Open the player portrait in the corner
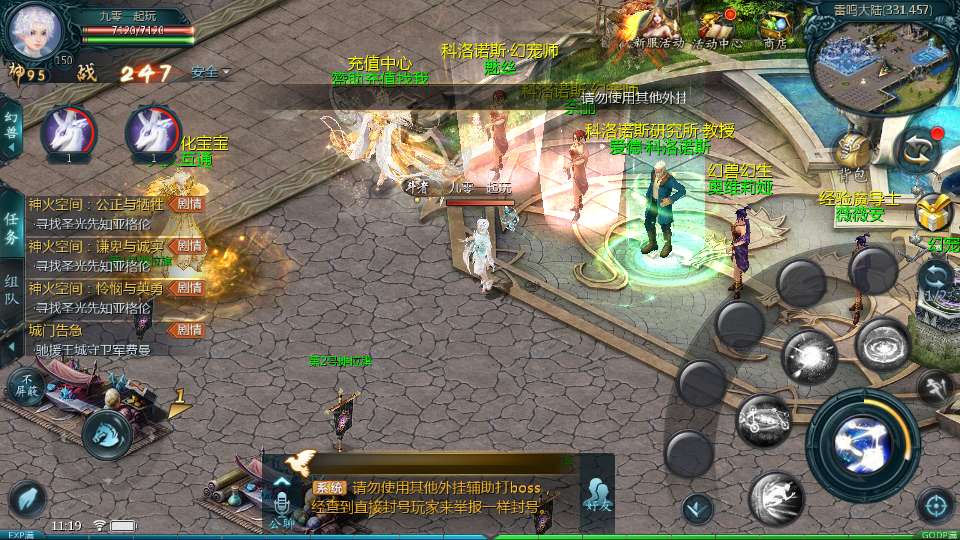Viewport: 960px width, 540px height. click(x=35, y=32)
